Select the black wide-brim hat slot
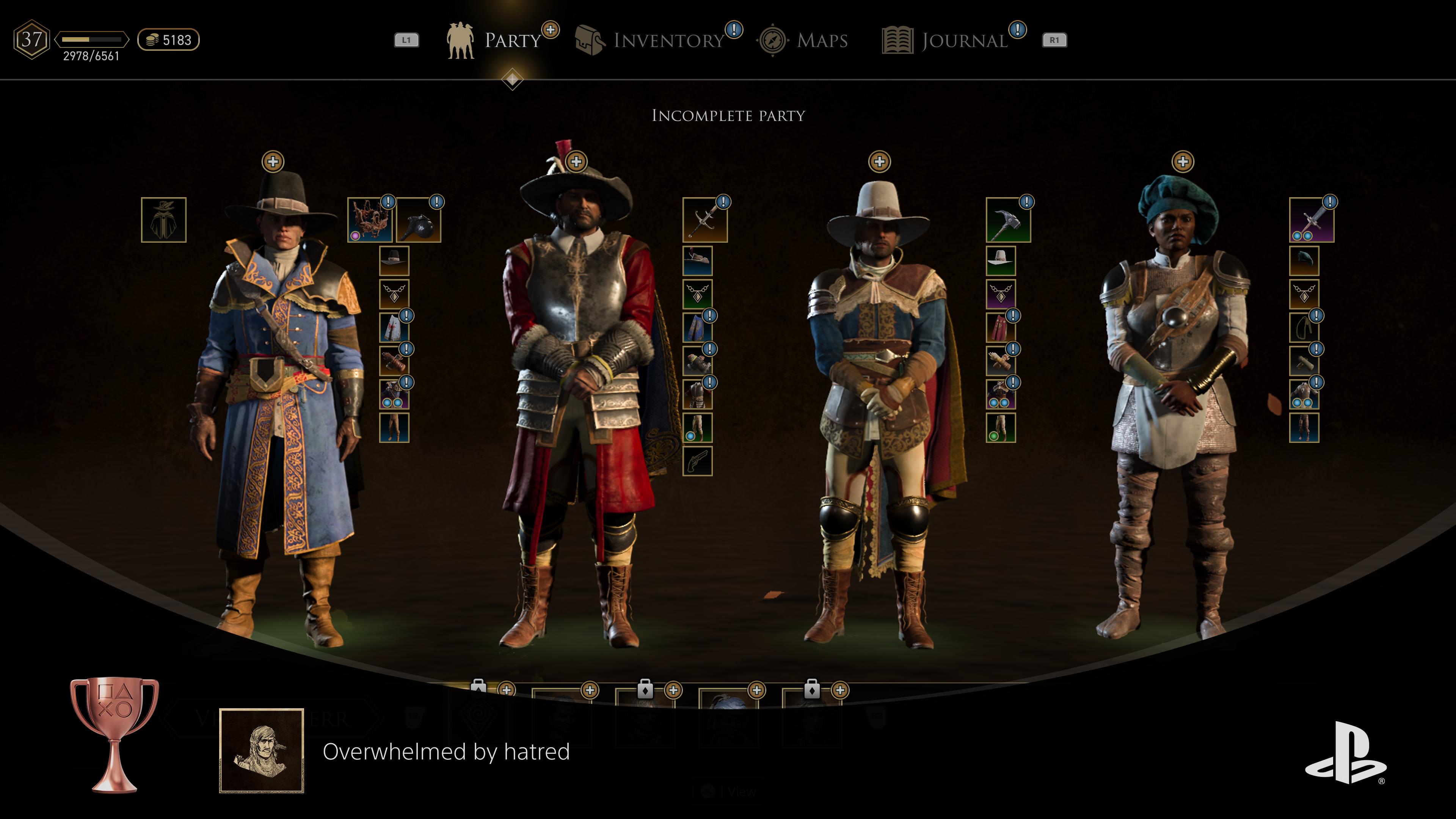The height and width of the screenshot is (819, 1456). point(394,260)
